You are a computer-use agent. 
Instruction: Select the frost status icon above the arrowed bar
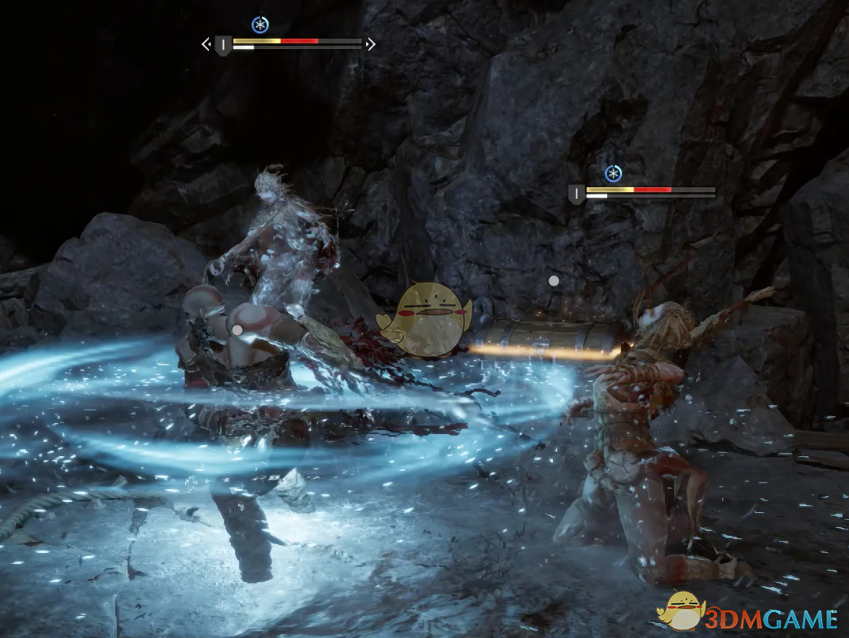(x=260, y=23)
